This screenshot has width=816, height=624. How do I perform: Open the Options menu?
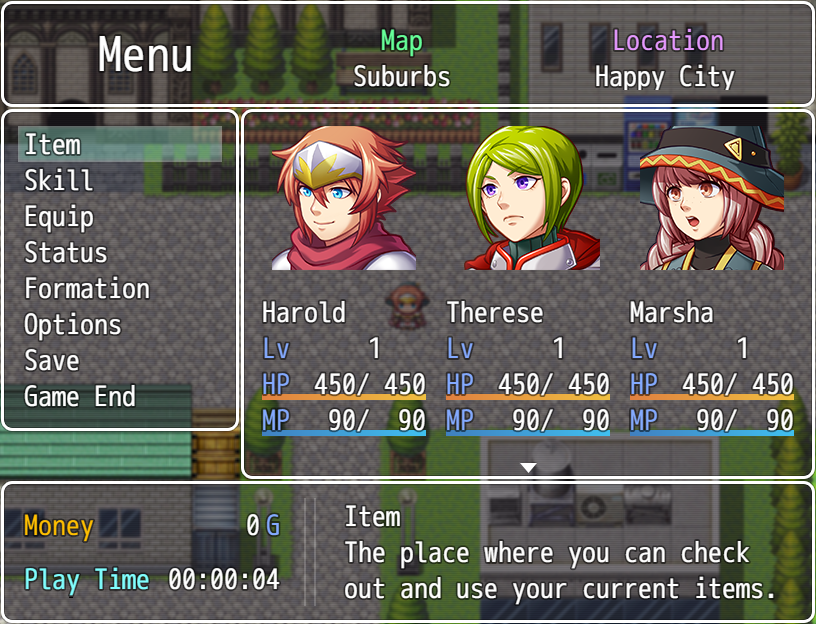click(73, 325)
